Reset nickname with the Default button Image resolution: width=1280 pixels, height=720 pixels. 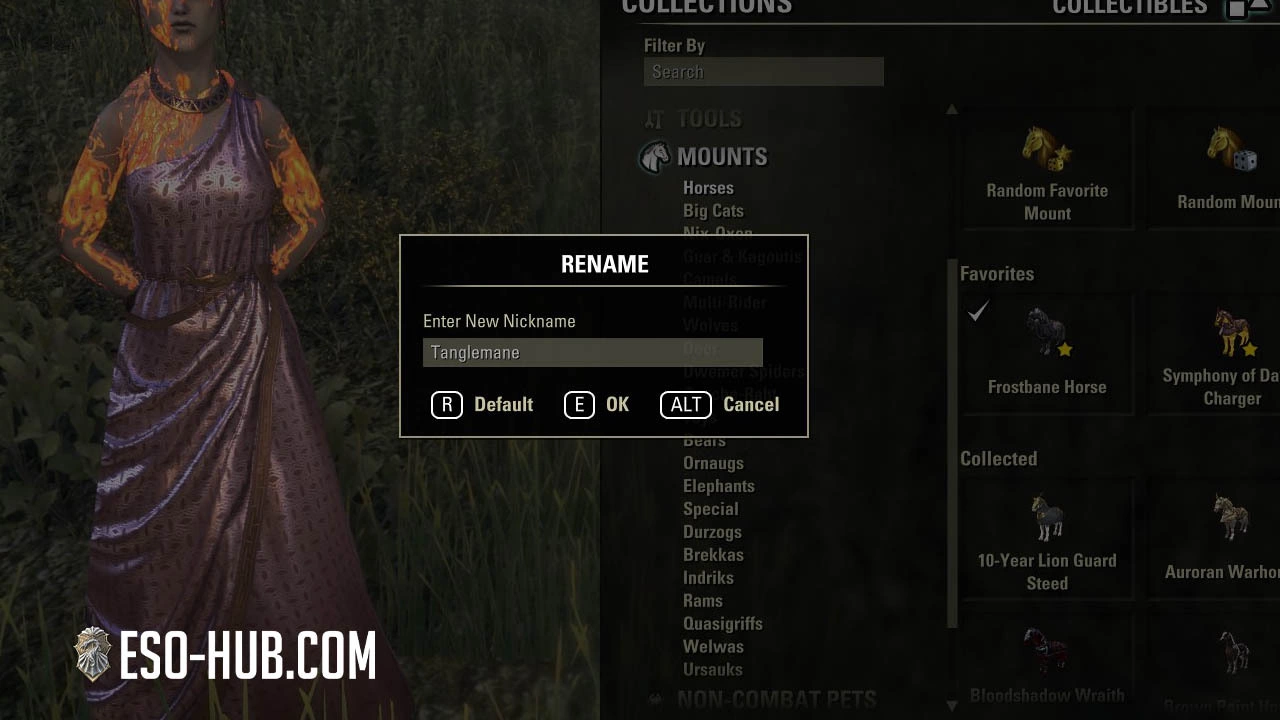(x=483, y=404)
